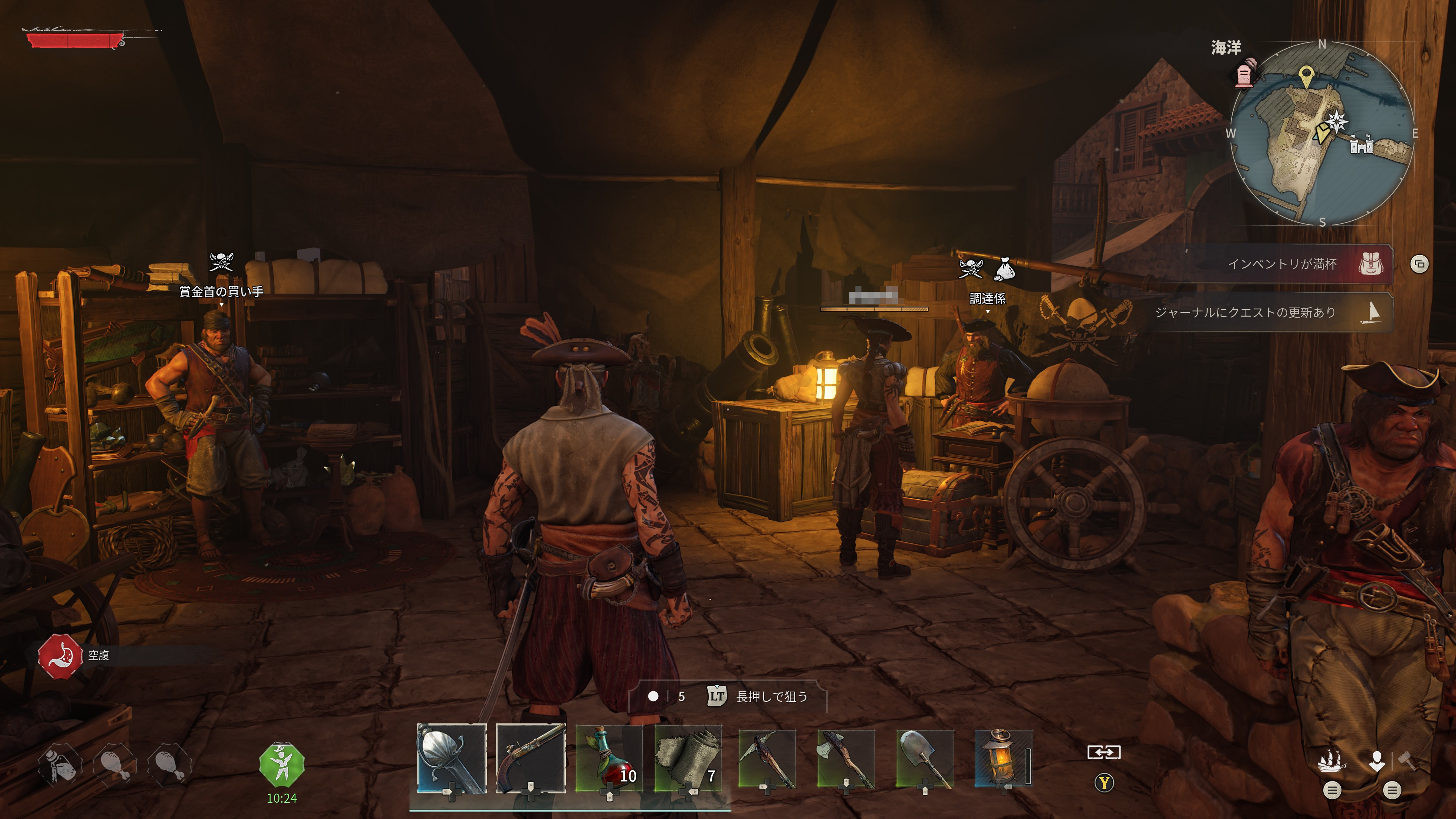Equip the flintlock pistol slot
Viewport: 1456px width, 819px height.
[530, 758]
